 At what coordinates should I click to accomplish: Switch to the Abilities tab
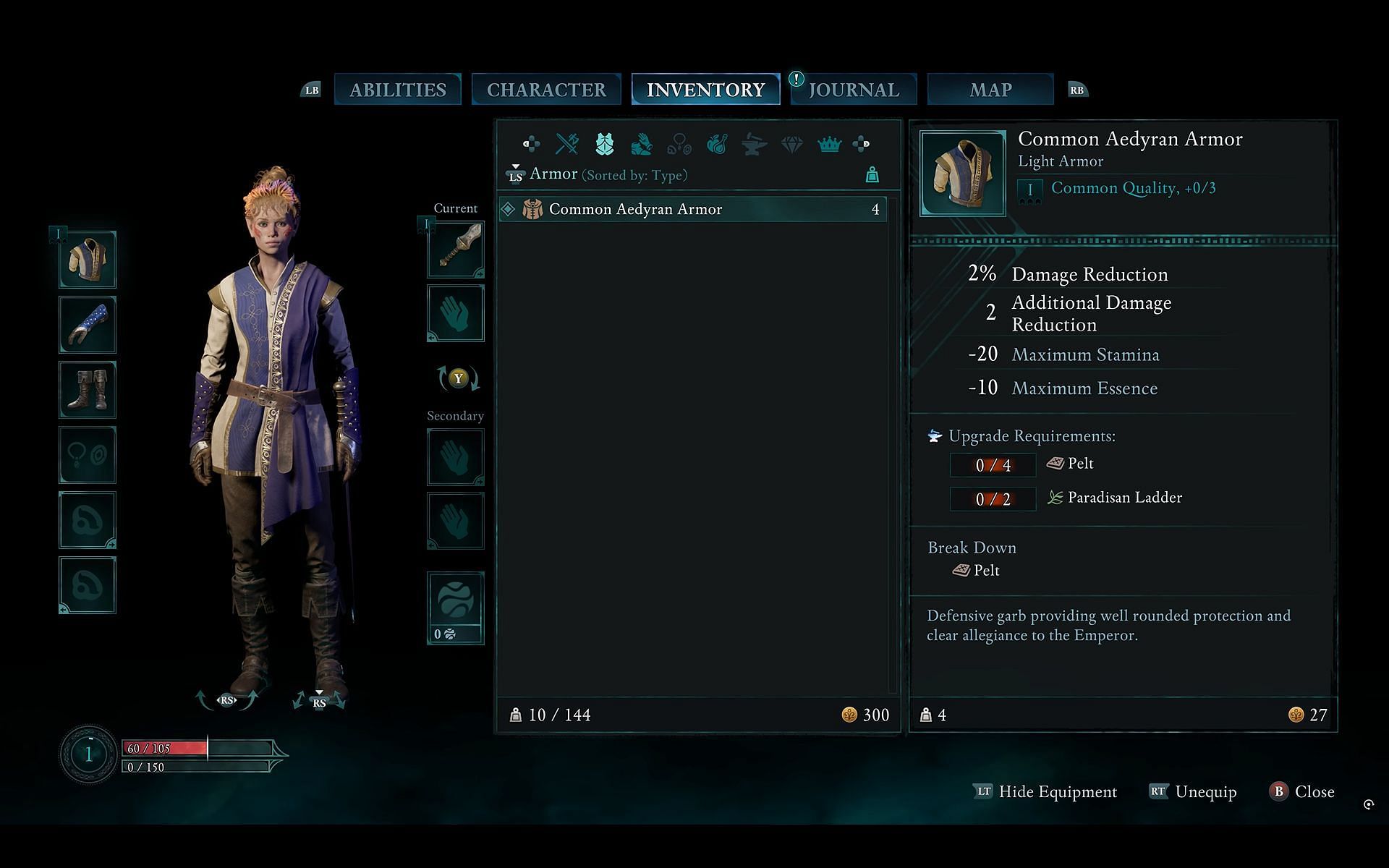[x=397, y=90]
